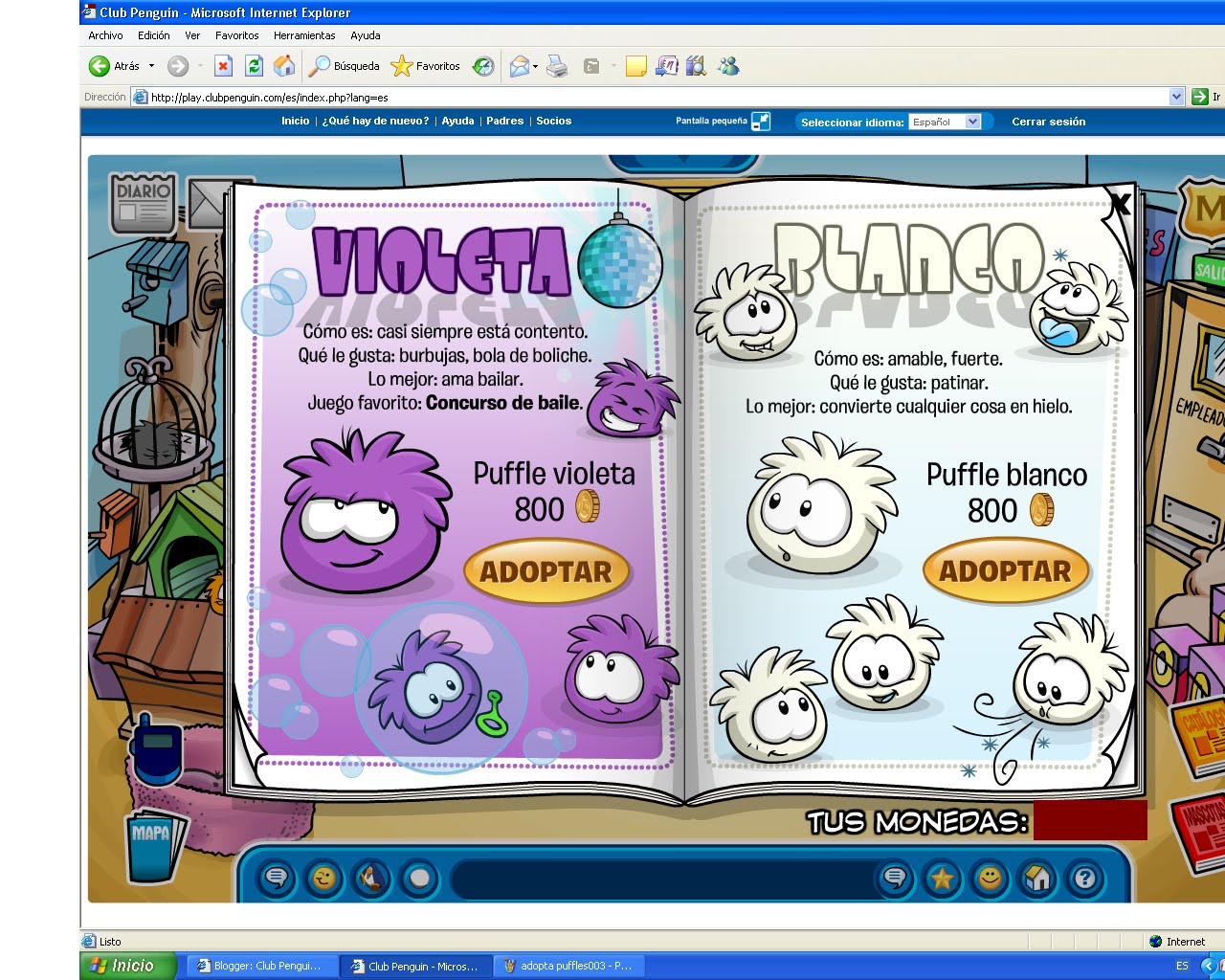
Task: Click the yellow star player icon
Action: click(x=944, y=879)
